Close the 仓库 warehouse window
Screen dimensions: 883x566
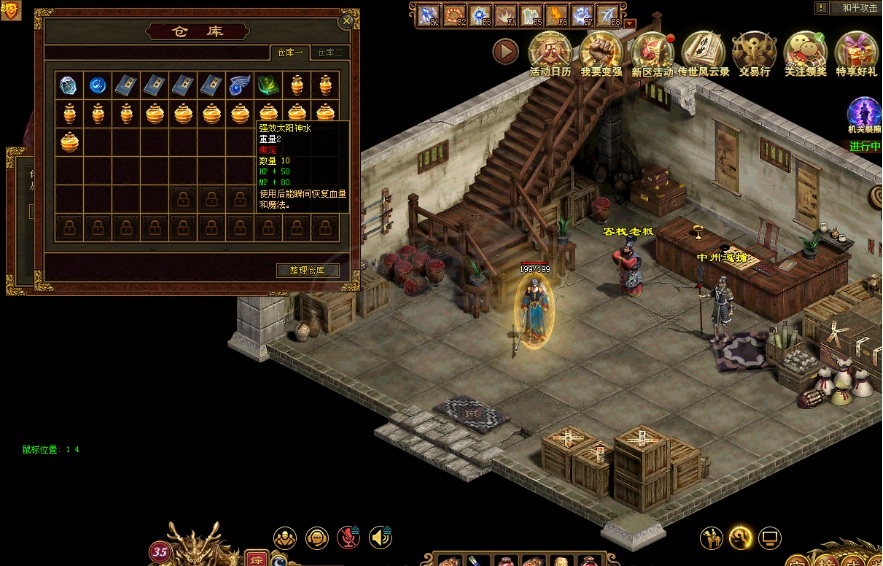tap(347, 20)
